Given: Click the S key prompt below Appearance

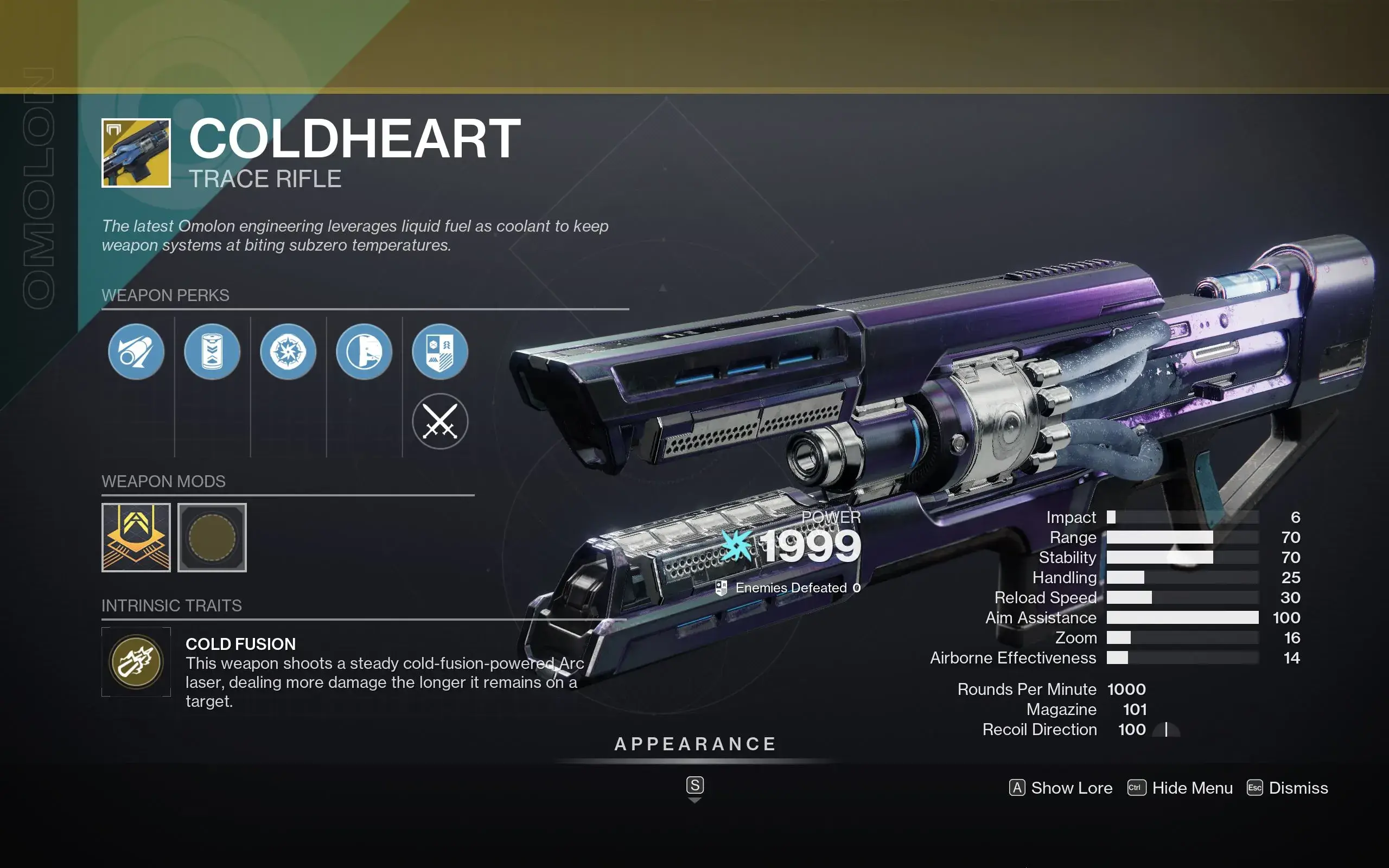Looking at the screenshot, I should click(x=696, y=786).
